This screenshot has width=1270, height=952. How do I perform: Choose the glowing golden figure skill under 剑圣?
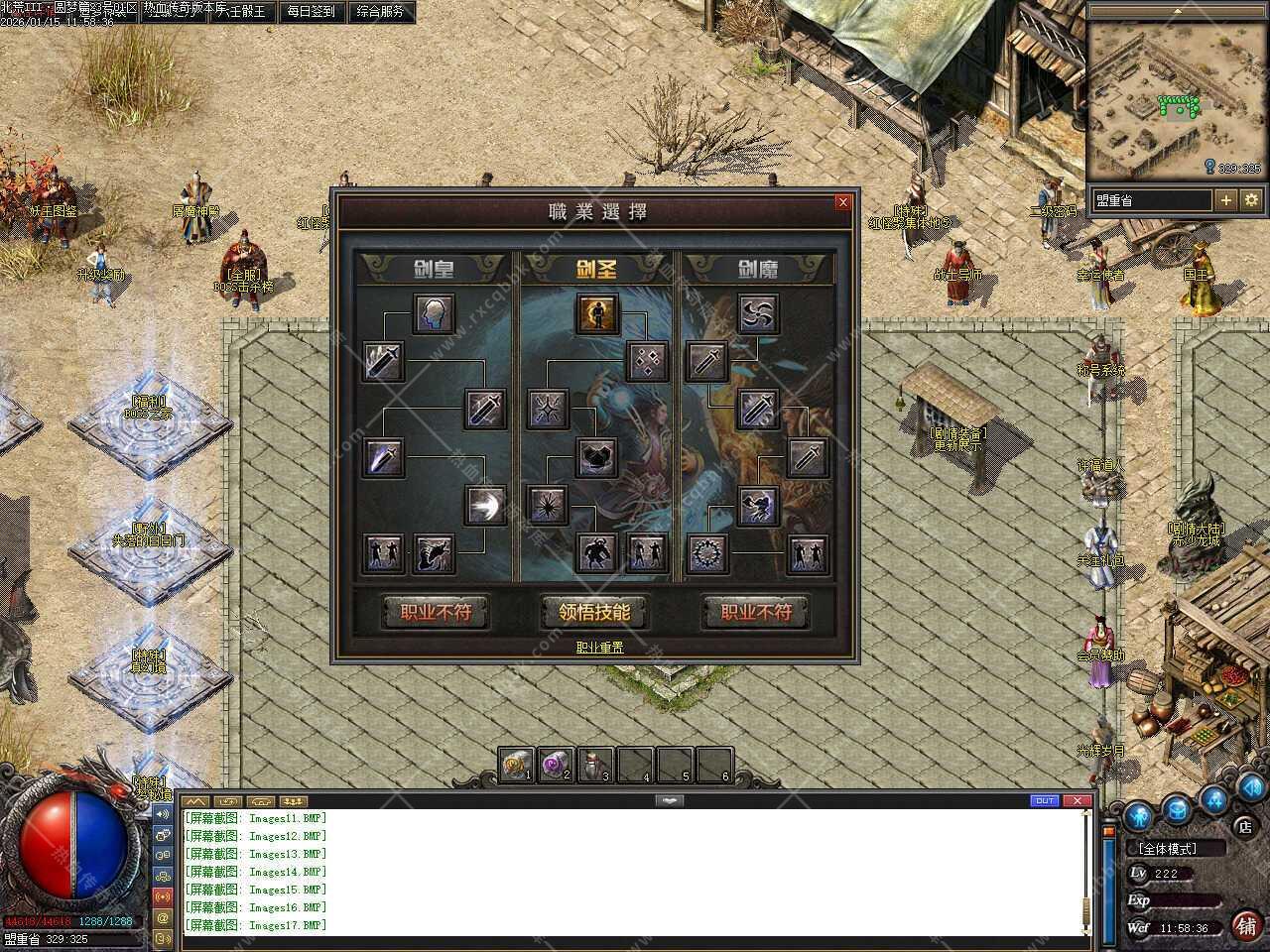tap(596, 314)
